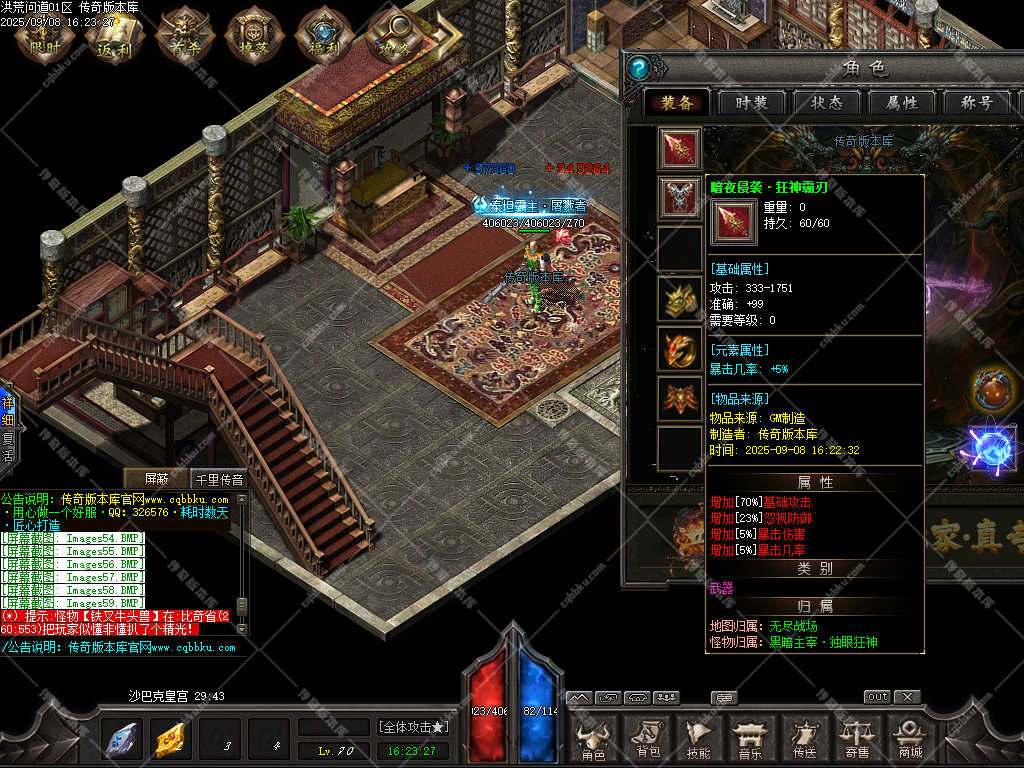Switch to the 状态 status tab

(826, 103)
